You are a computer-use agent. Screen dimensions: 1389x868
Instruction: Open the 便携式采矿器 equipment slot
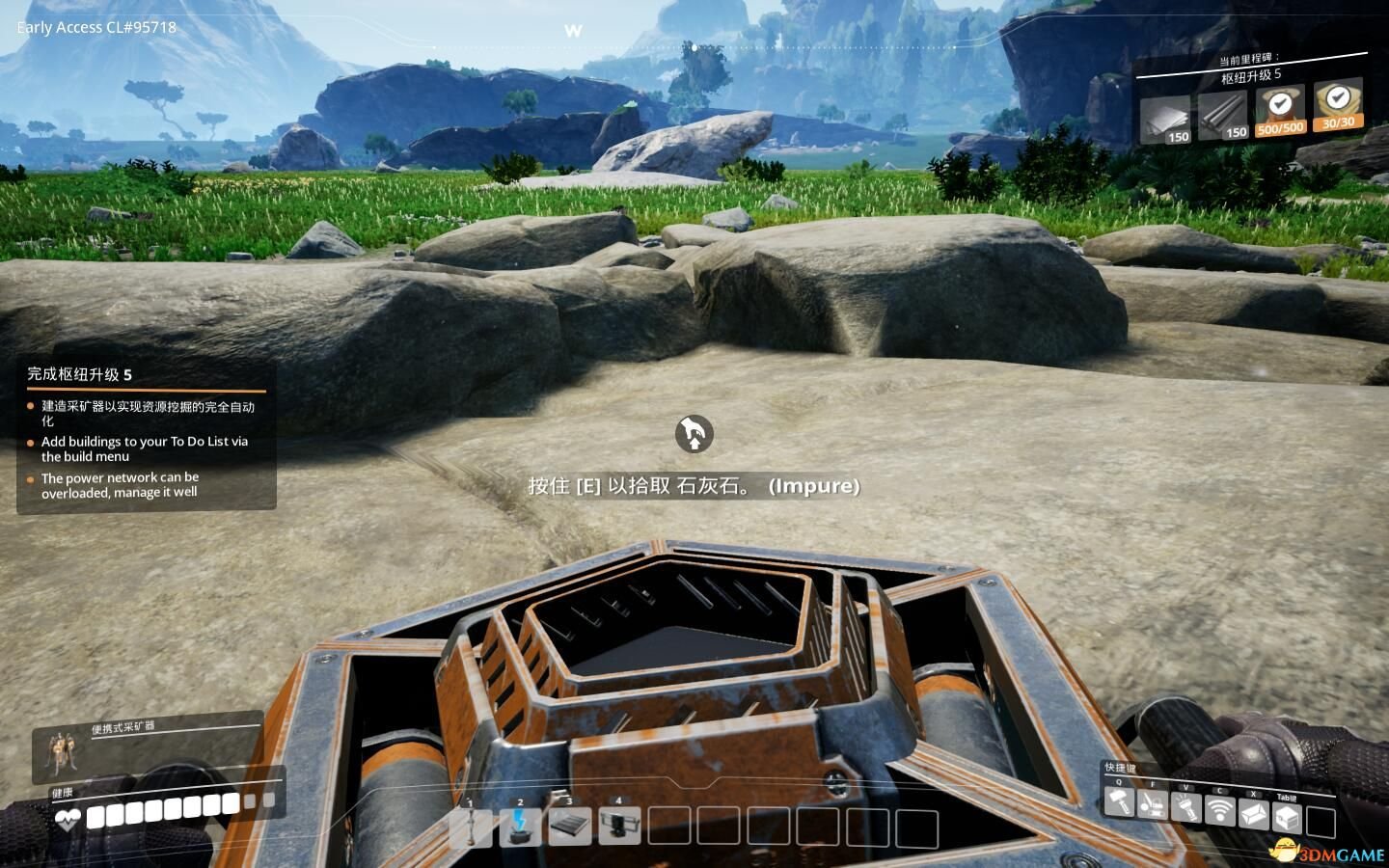(x=60, y=750)
